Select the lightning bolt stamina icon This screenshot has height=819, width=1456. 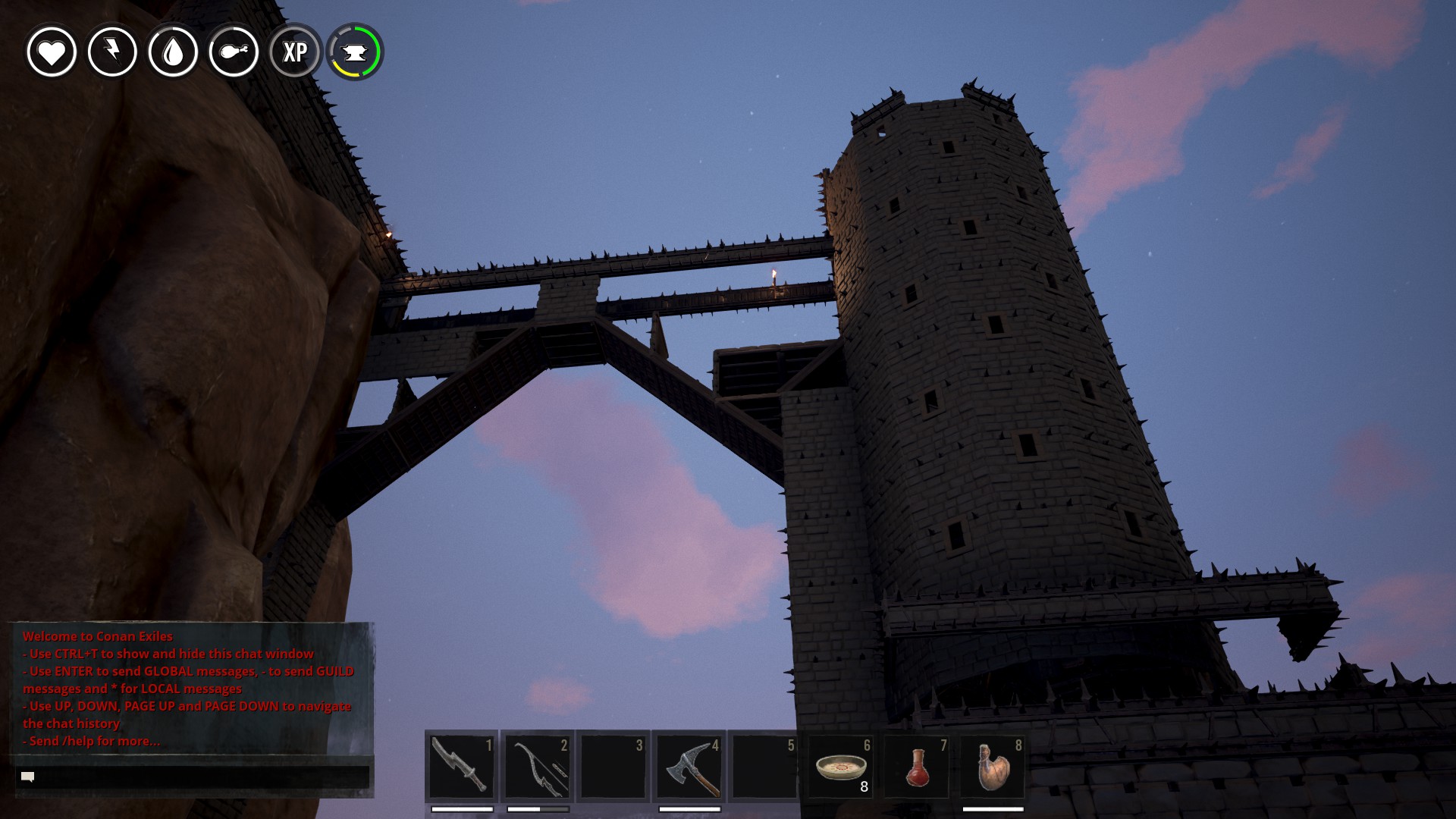pos(112,52)
